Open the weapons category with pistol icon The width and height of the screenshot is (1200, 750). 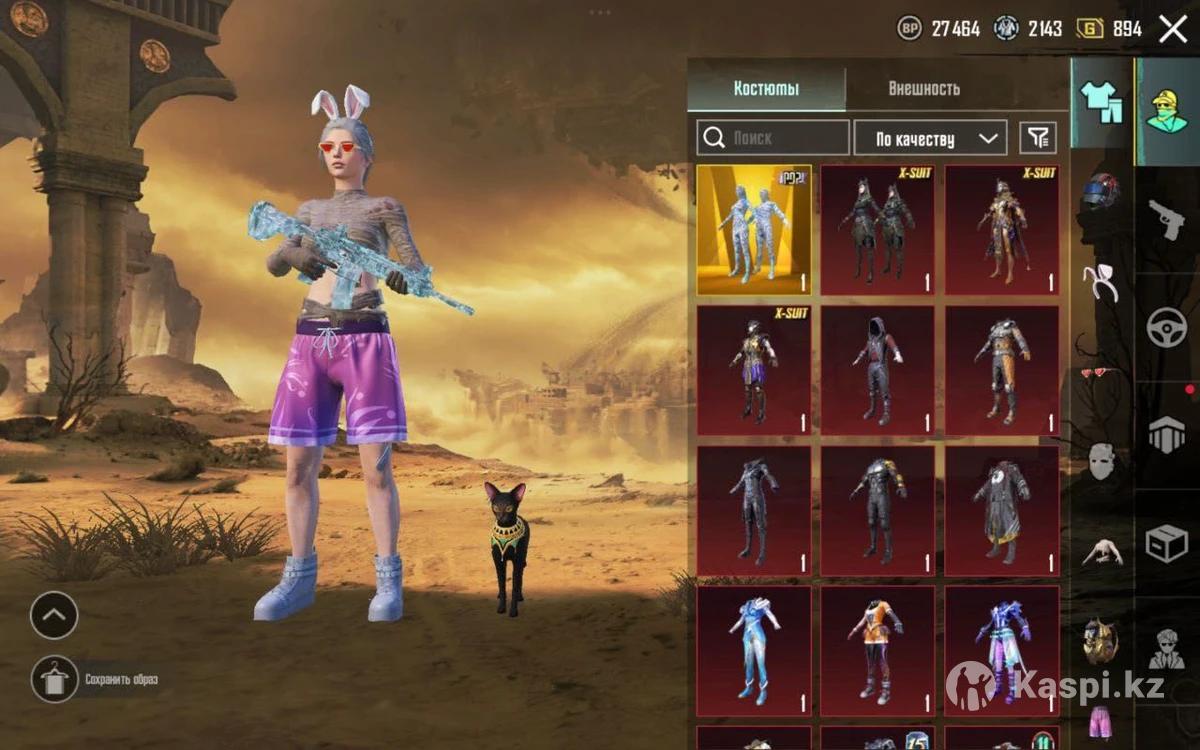tap(1166, 218)
